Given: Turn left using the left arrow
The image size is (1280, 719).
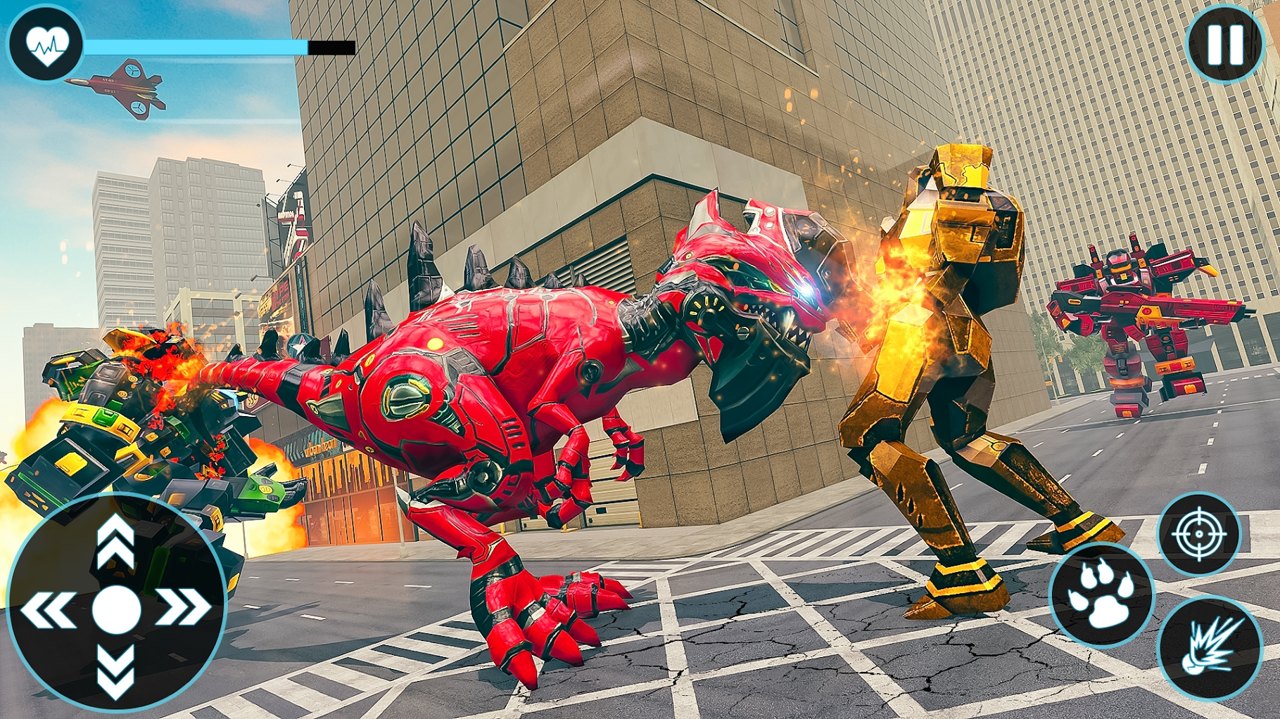Looking at the screenshot, I should tap(48, 608).
